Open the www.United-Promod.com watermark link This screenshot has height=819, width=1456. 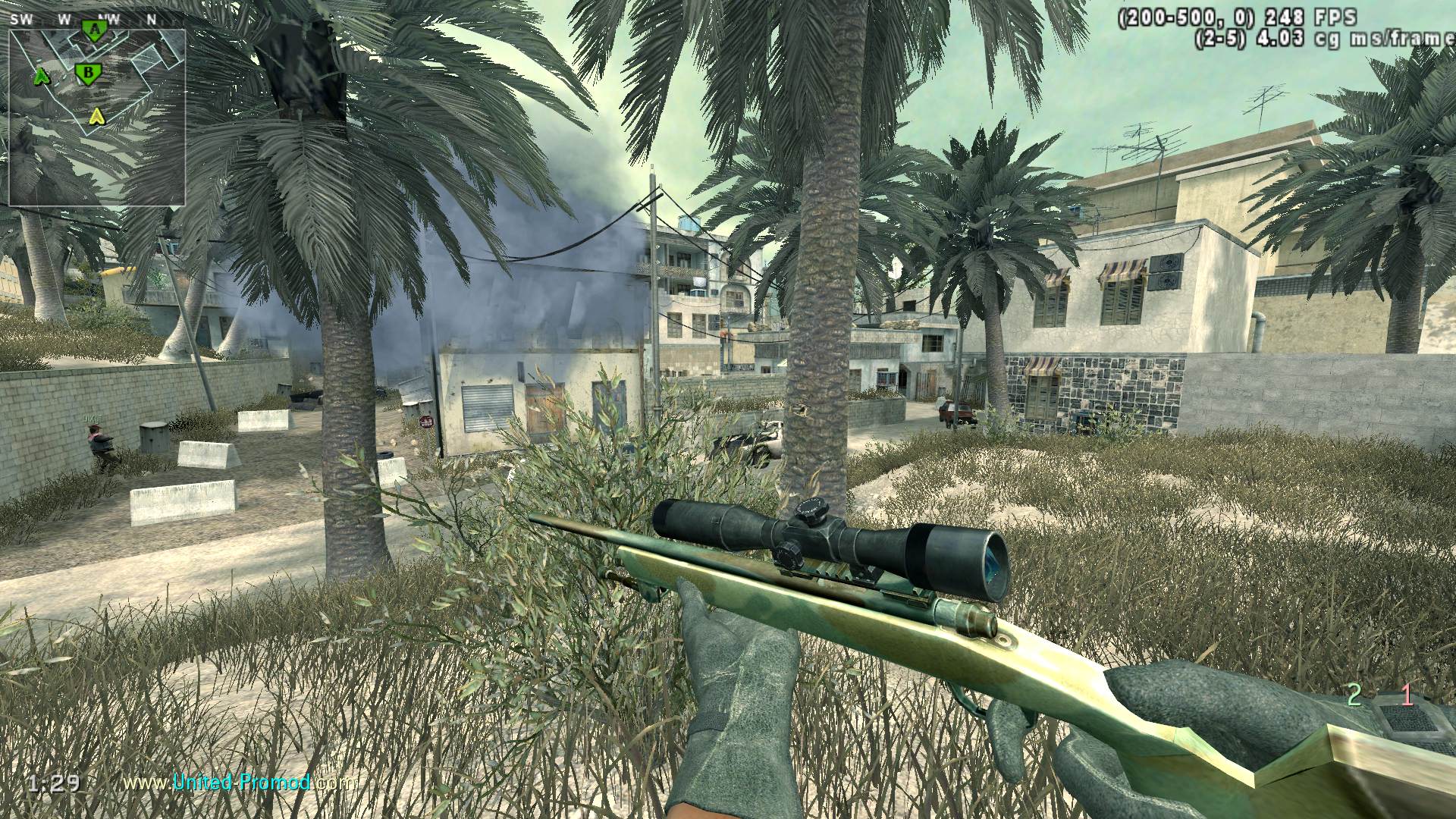[x=238, y=782]
